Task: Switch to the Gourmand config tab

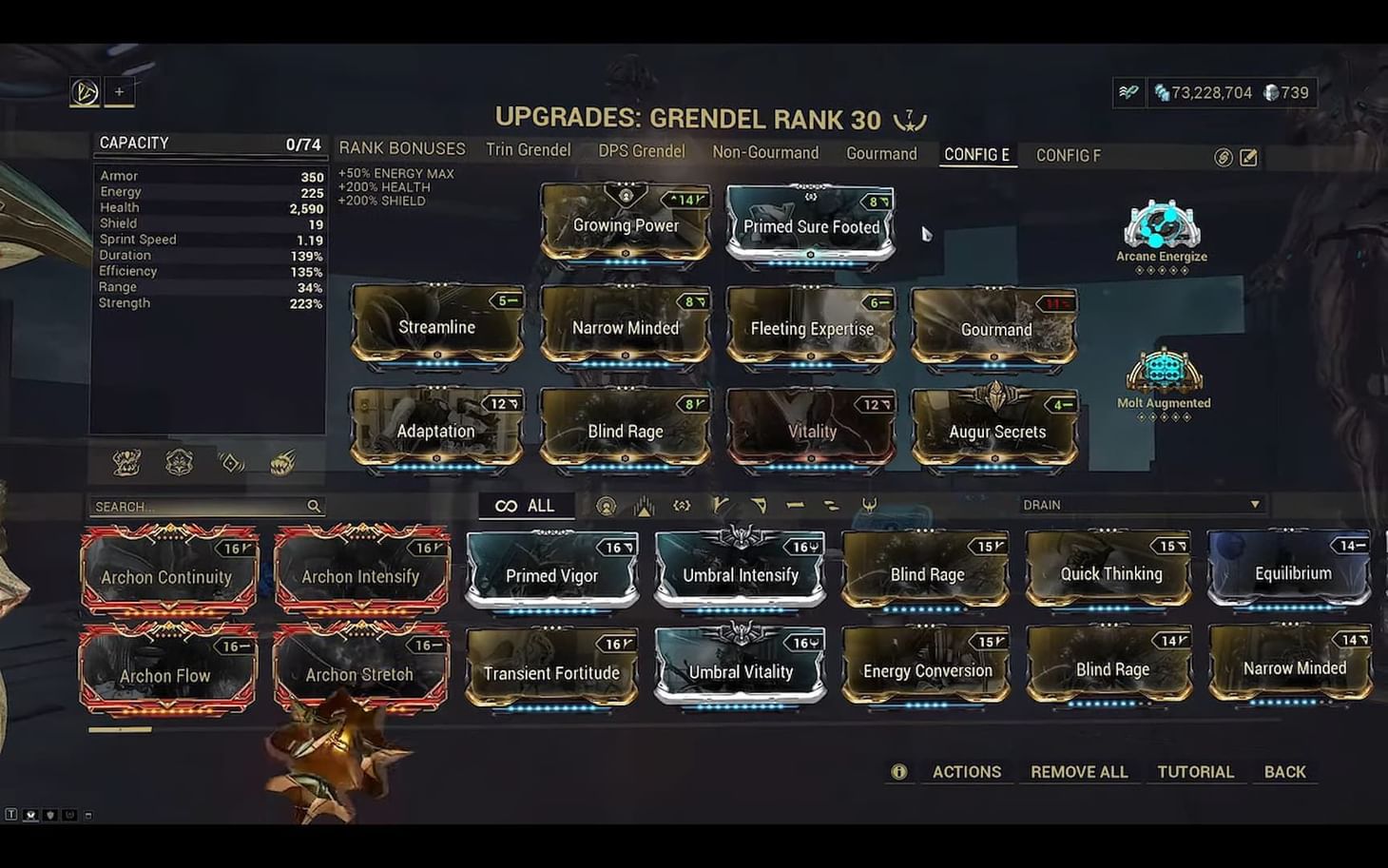Action: [880, 152]
